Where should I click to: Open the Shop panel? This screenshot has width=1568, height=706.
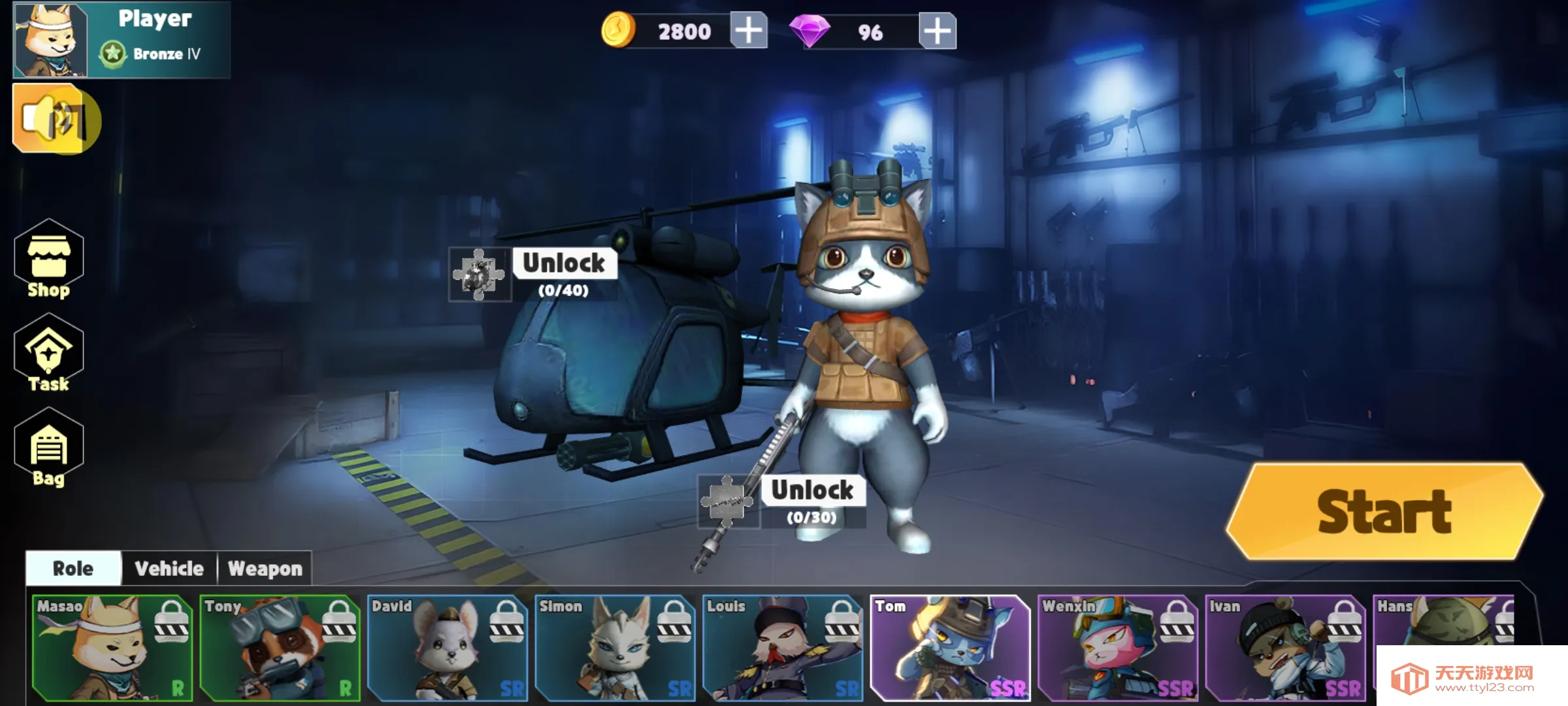click(49, 265)
